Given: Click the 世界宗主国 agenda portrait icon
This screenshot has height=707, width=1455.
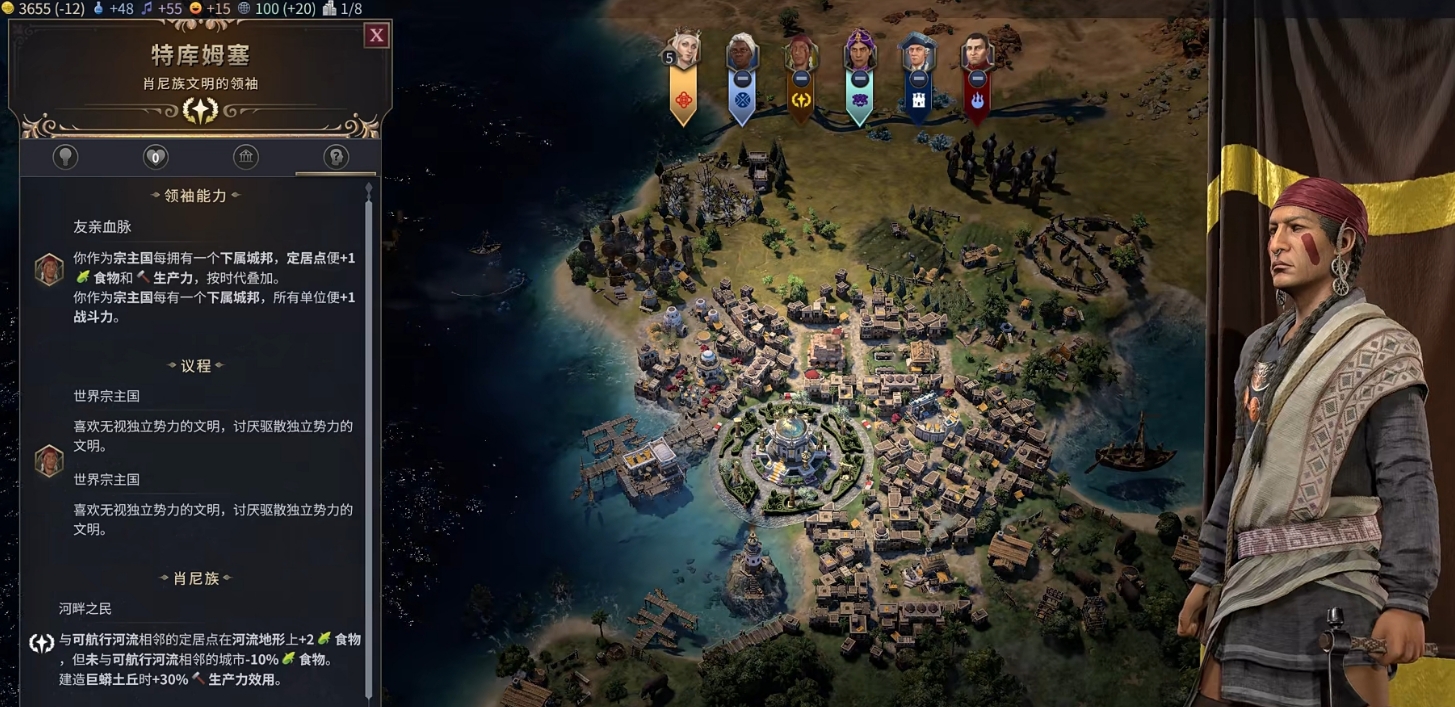Looking at the screenshot, I should click(x=49, y=460).
